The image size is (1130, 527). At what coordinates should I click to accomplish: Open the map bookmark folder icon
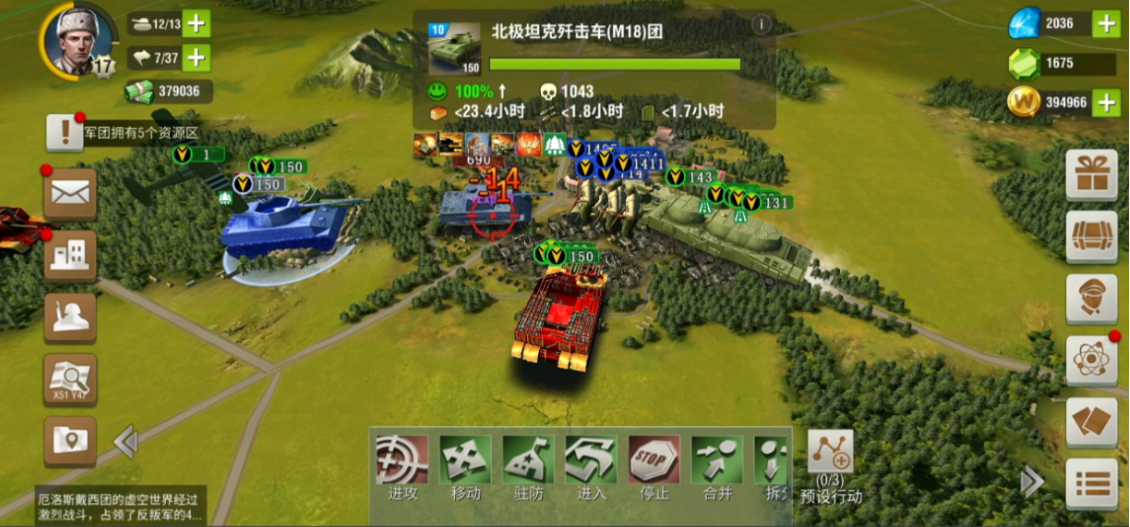pos(70,441)
